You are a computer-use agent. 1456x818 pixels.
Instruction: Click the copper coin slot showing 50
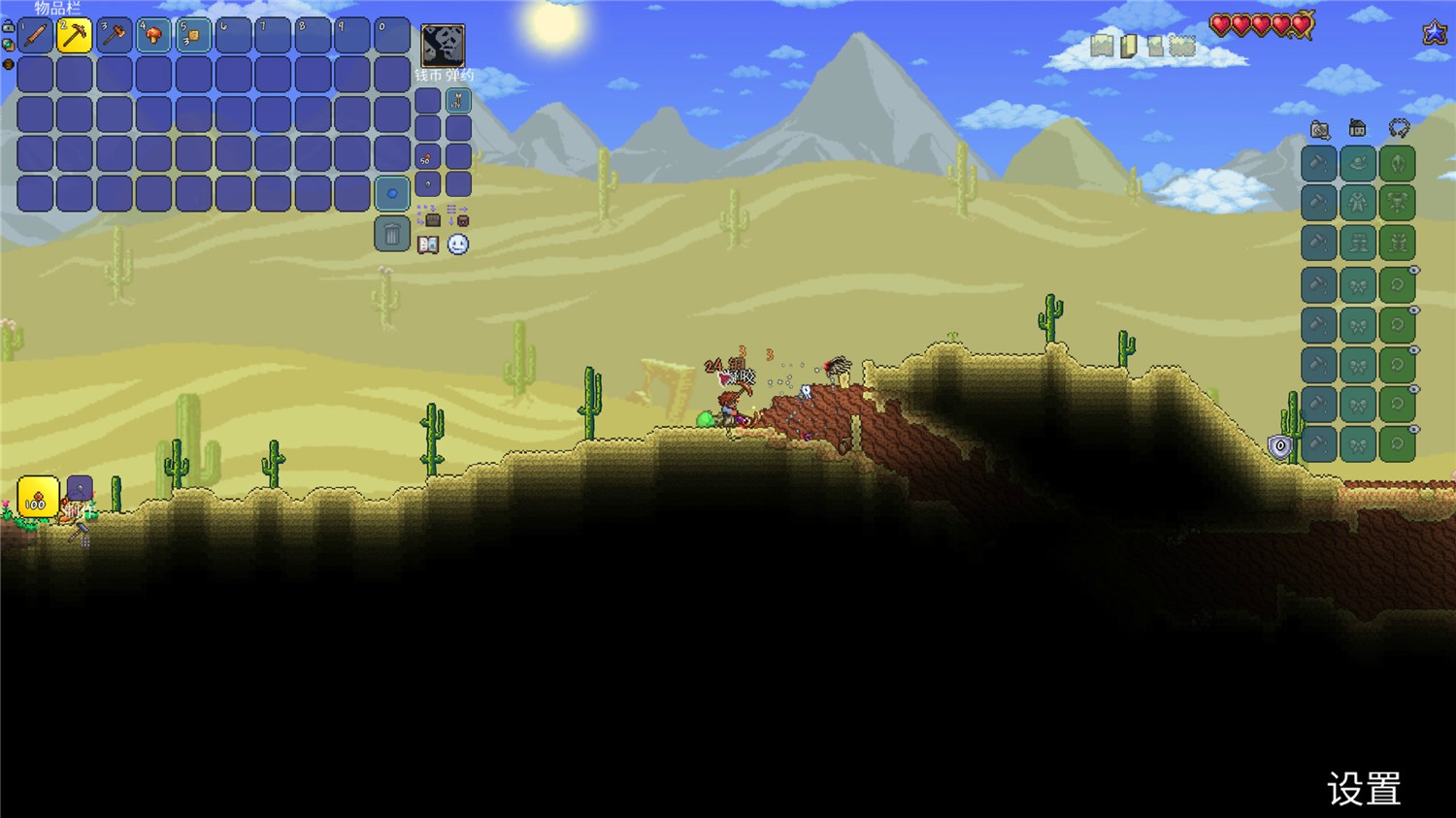coord(428,157)
